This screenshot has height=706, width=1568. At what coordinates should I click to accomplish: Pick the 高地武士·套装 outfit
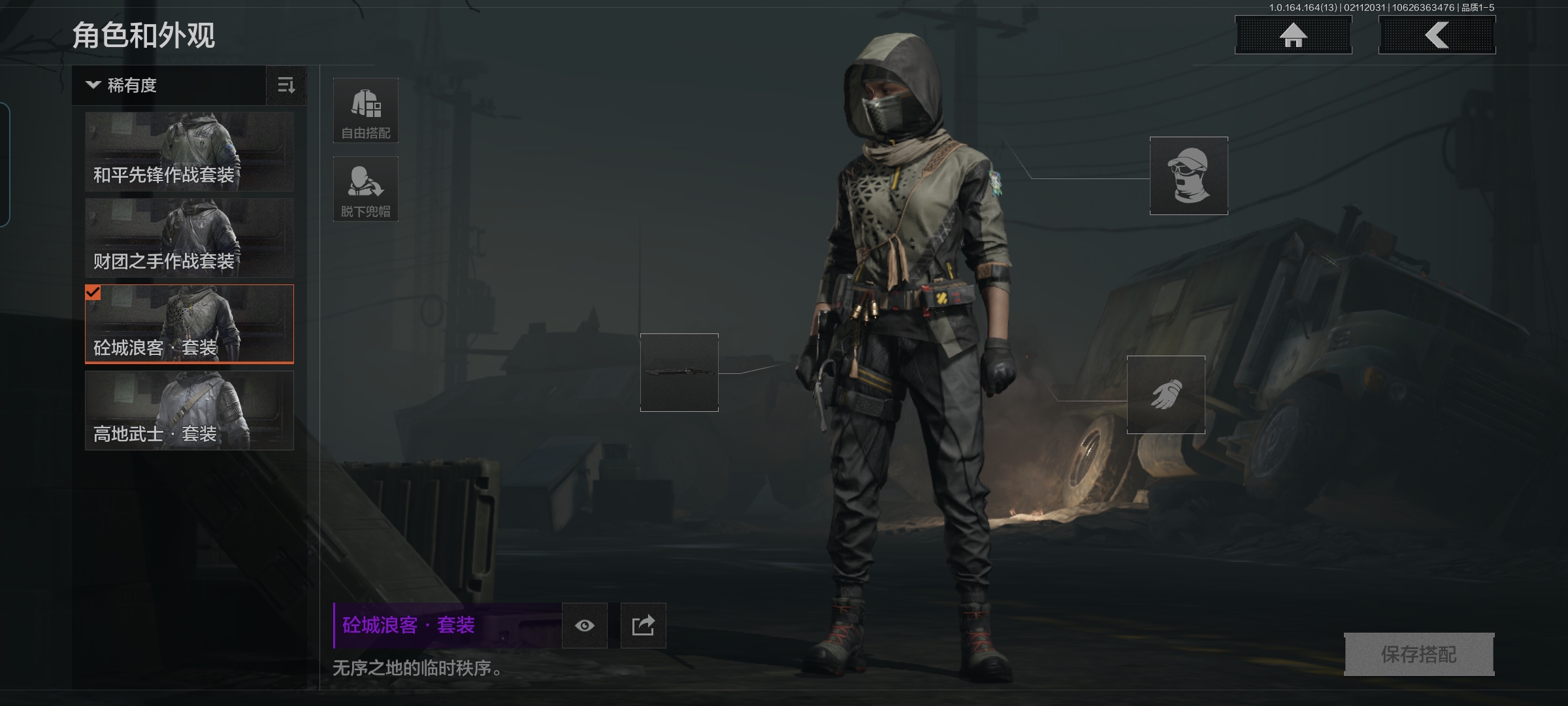(x=189, y=411)
